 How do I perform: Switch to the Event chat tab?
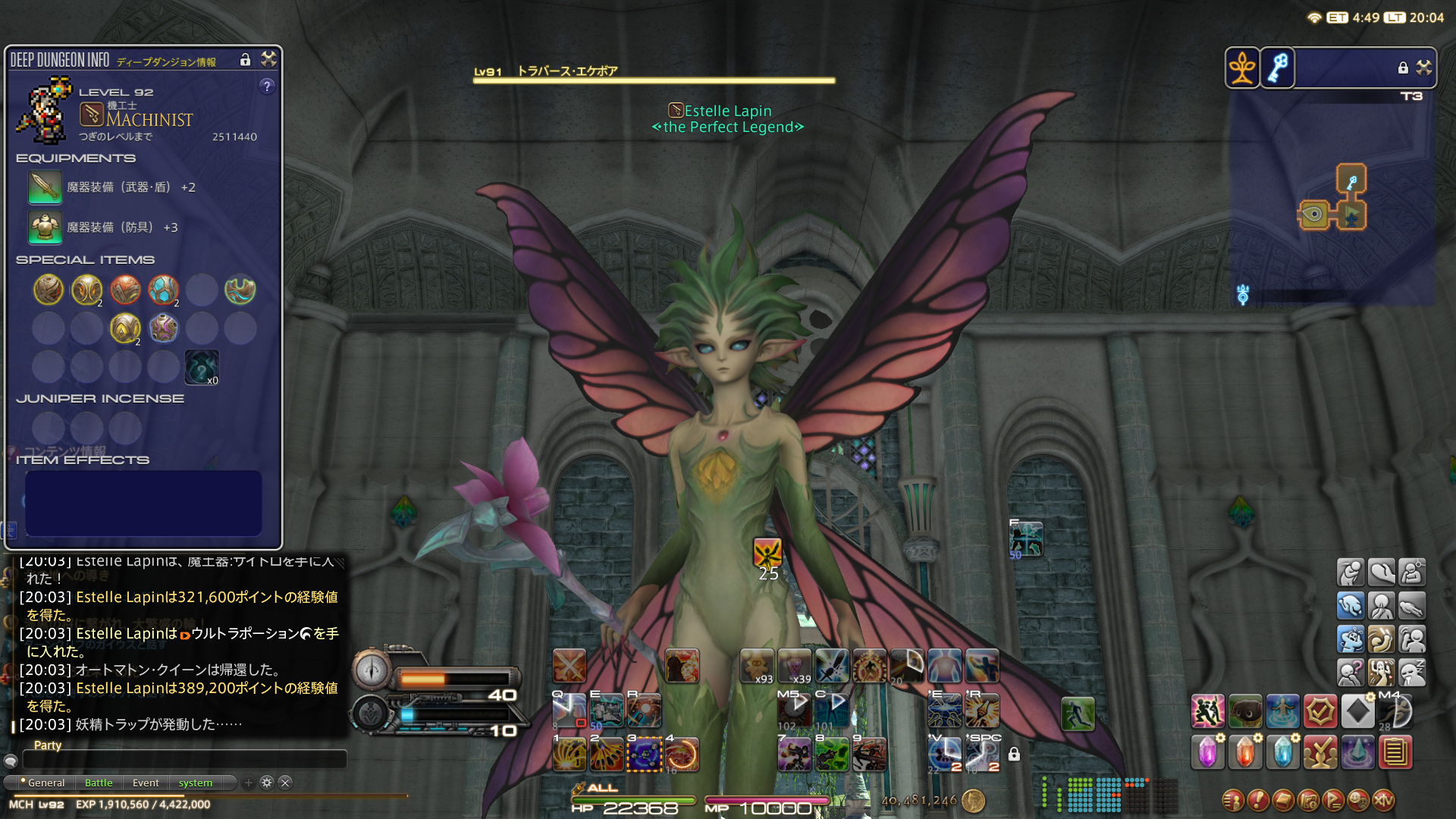(146, 783)
